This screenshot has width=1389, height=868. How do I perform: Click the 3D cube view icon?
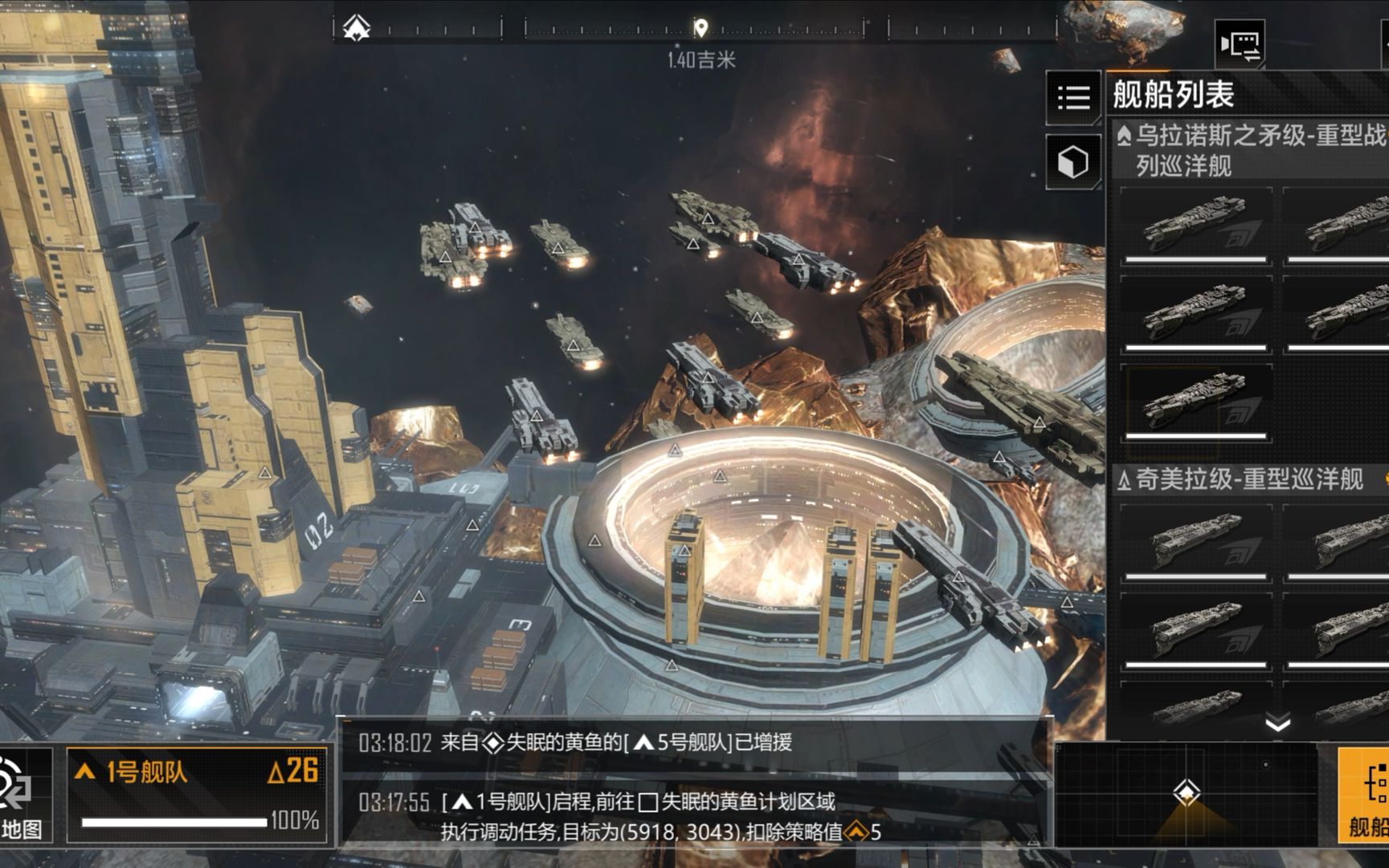tap(1073, 162)
